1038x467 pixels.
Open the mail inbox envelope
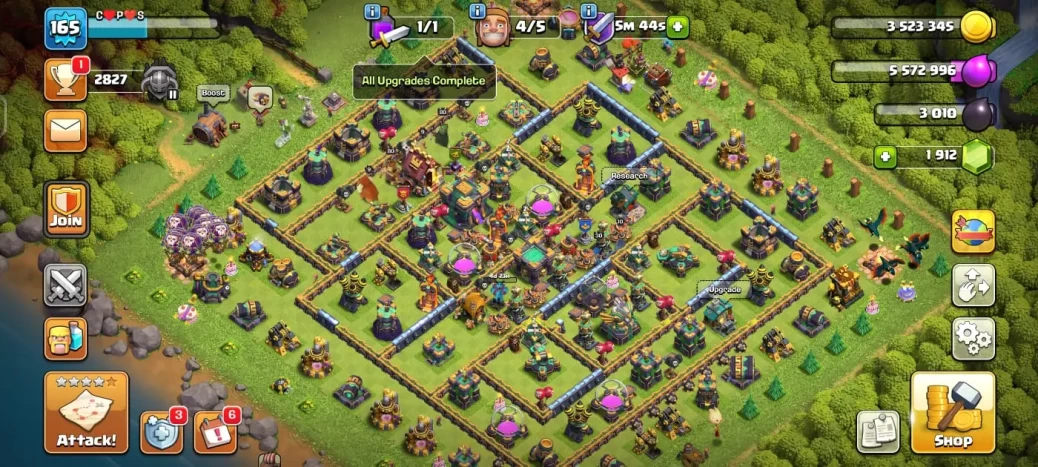[65, 130]
